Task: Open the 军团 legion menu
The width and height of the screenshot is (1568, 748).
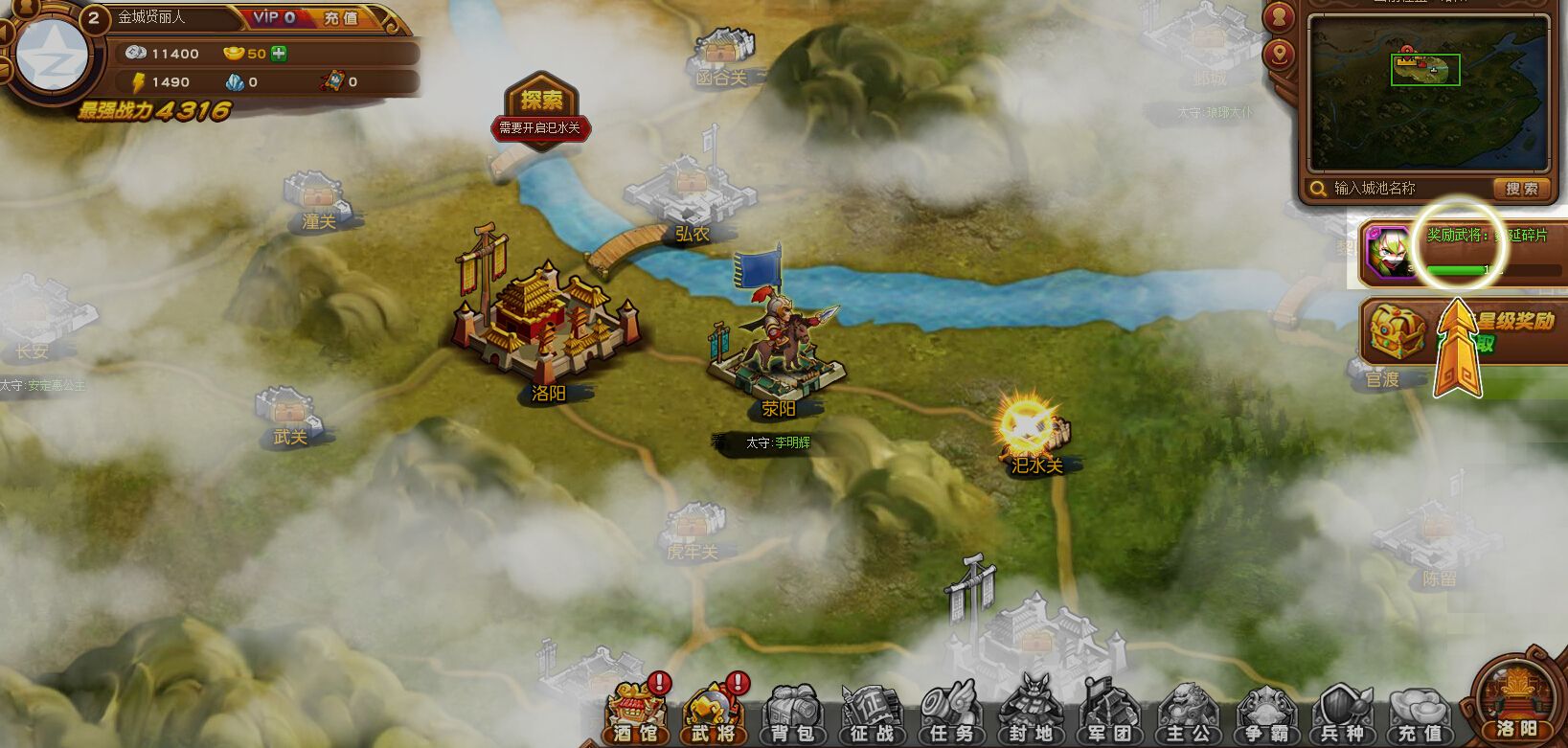Action: click(x=1108, y=714)
